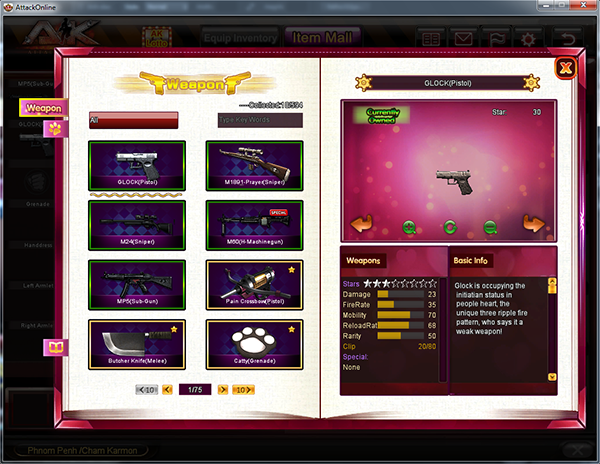Select the GLOCK(Pistol) weapon card
The image size is (600, 464).
point(138,167)
